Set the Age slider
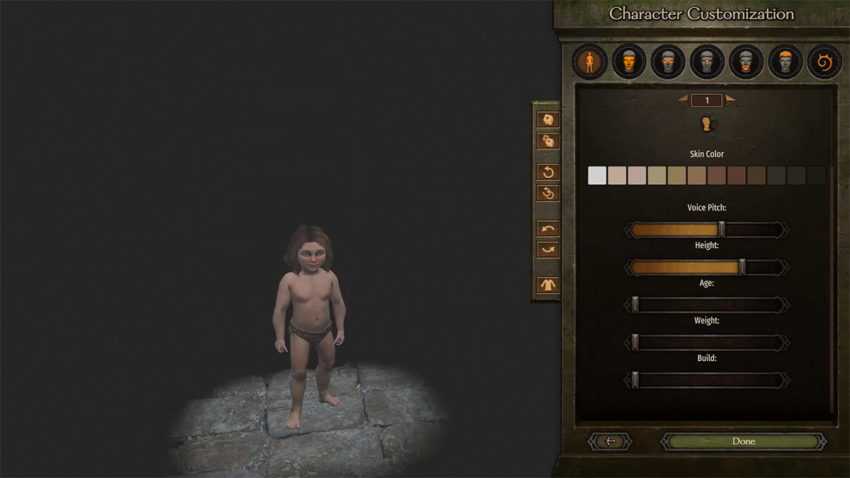The width and height of the screenshot is (850, 478). pos(706,305)
